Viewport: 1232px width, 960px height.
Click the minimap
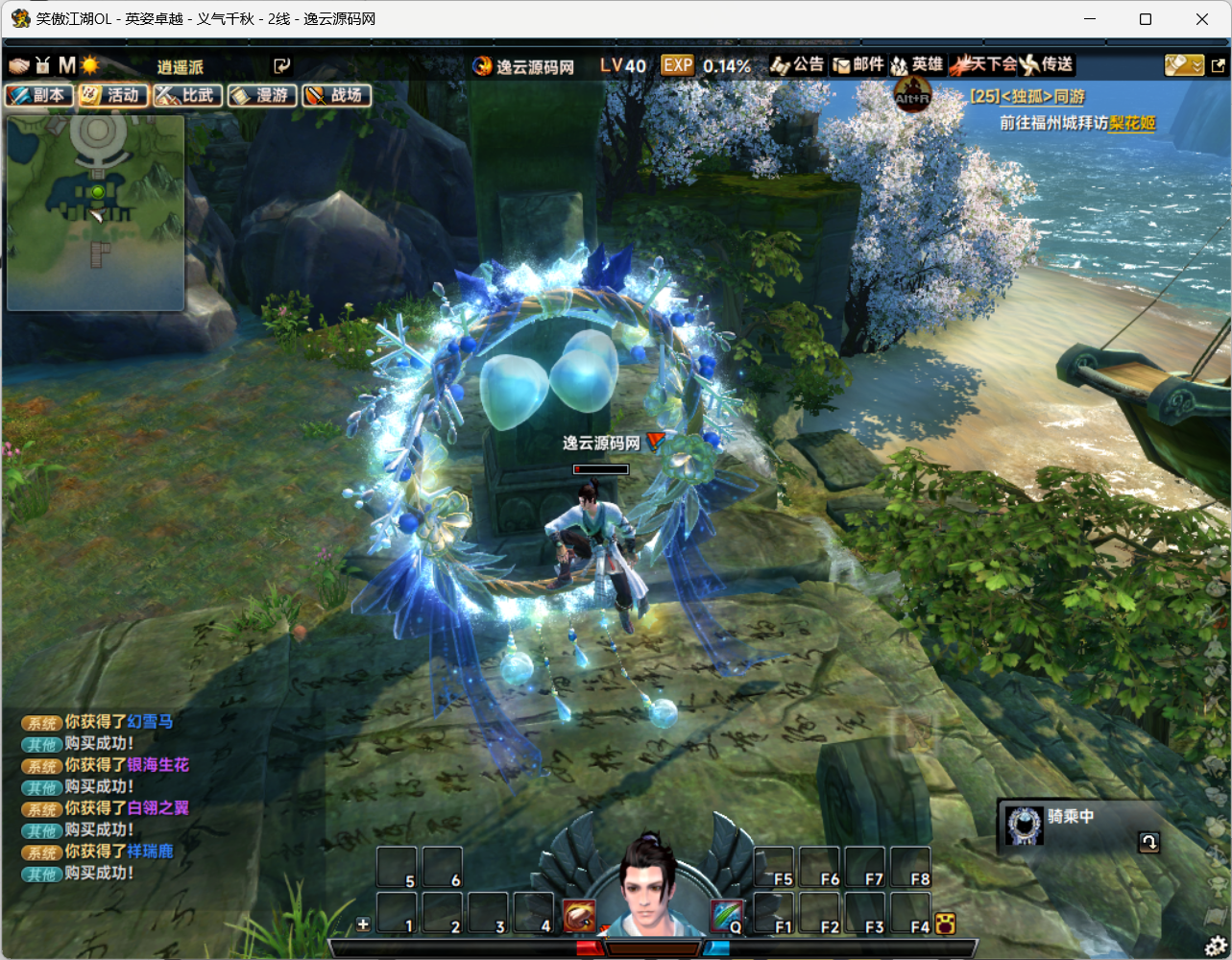coord(96,212)
